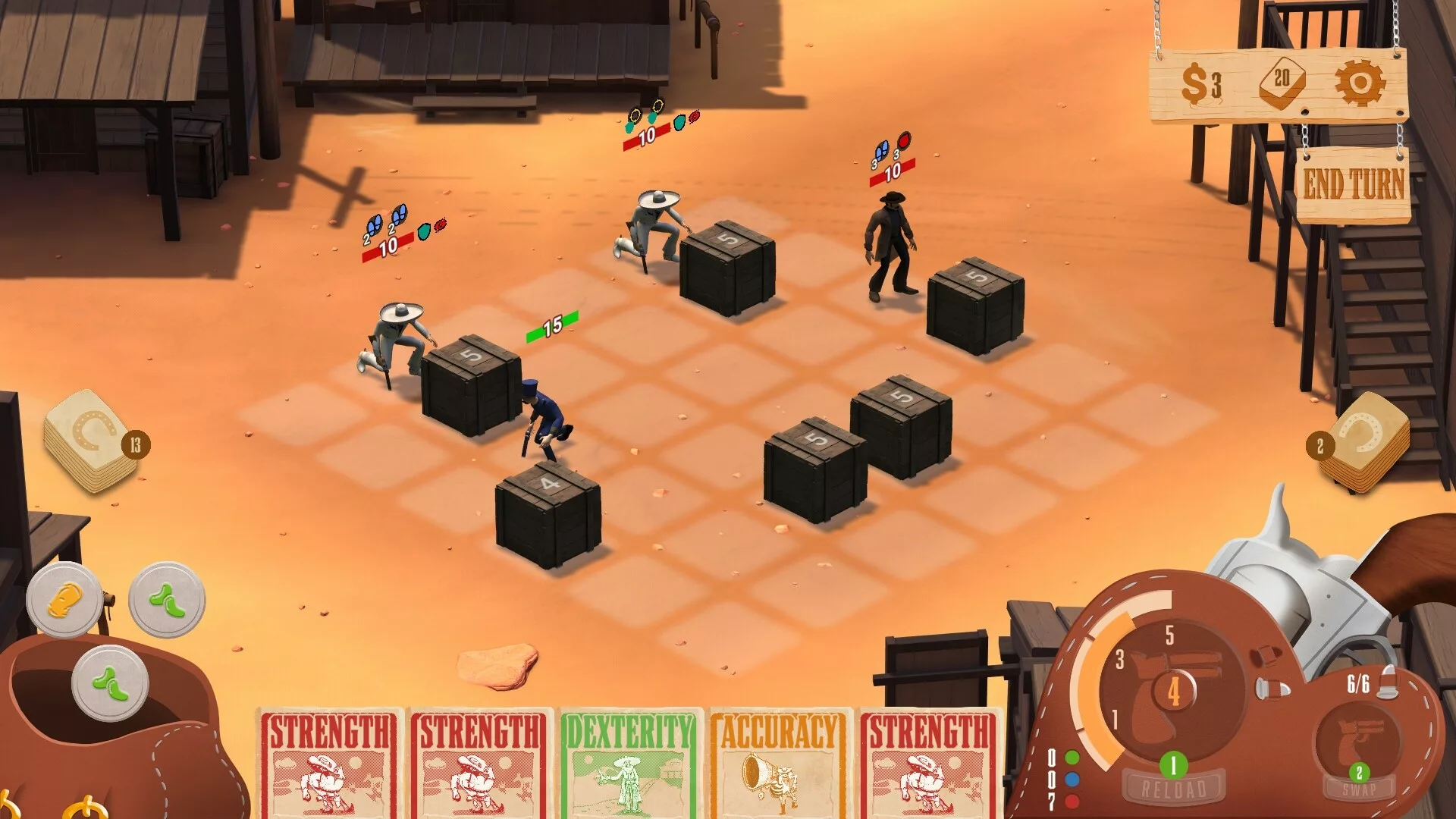Play the green Dexterity card
The width and height of the screenshot is (1456, 819).
630,763
